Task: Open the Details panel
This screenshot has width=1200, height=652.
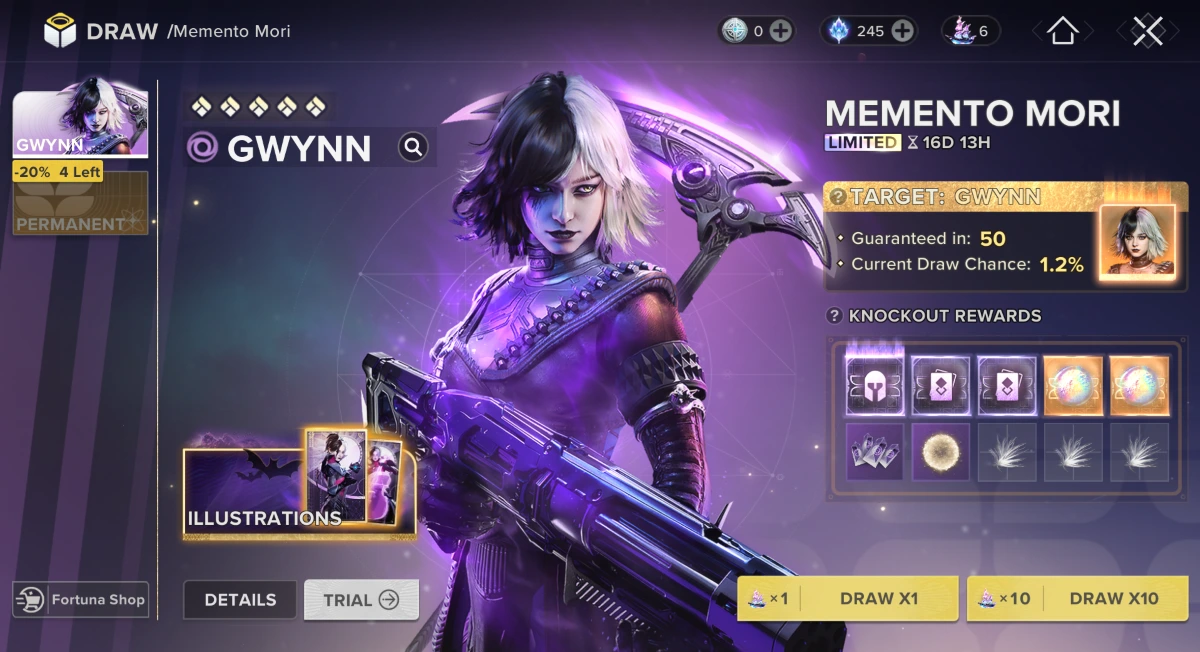Action: pyautogui.click(x=240, y=600)
